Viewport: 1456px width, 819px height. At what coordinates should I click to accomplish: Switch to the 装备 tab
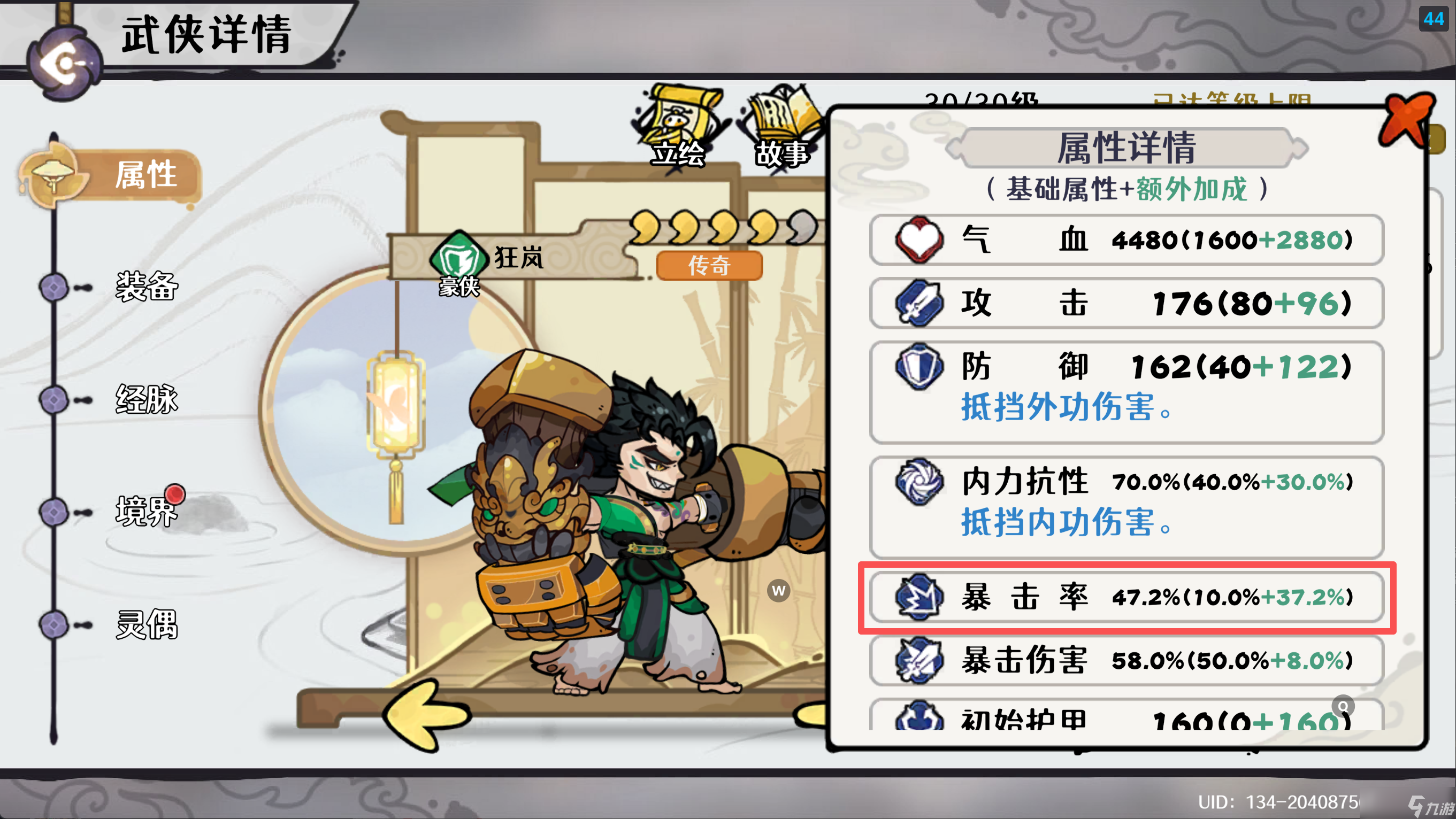click(x=146, y=287)
